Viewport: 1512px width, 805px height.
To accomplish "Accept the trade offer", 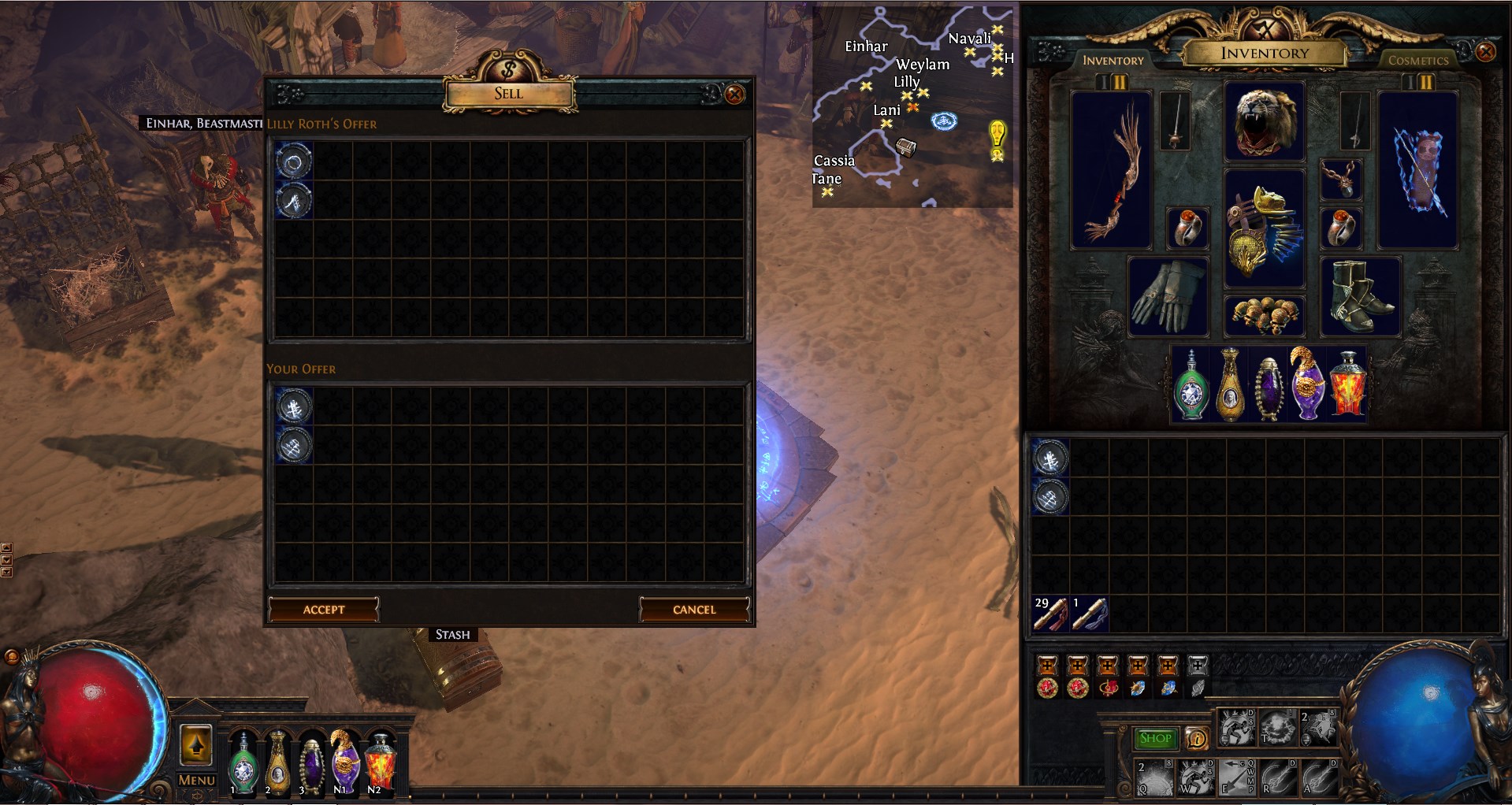I will pyautogui.click(x=323, y=609).
